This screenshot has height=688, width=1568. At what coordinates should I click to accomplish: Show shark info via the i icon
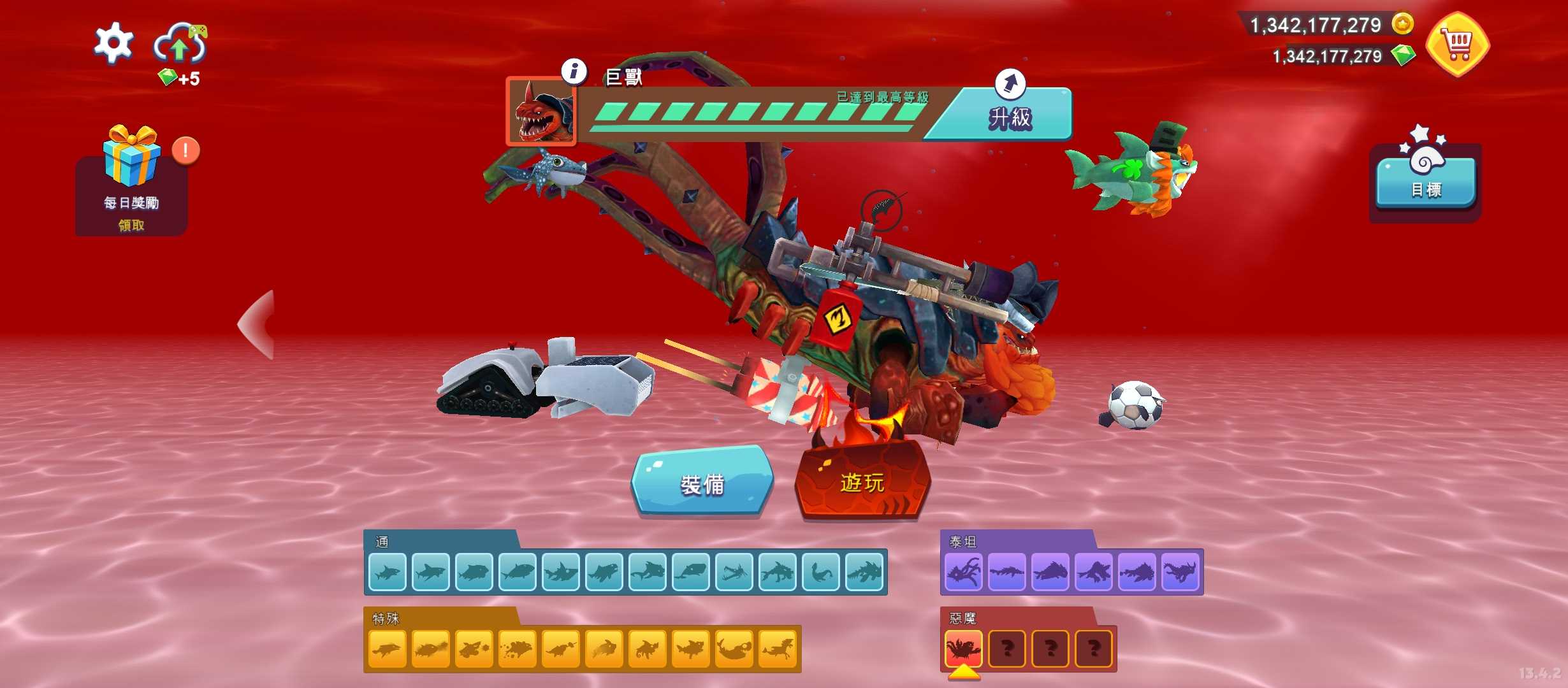pyautogui.click(x=574, y=71)
